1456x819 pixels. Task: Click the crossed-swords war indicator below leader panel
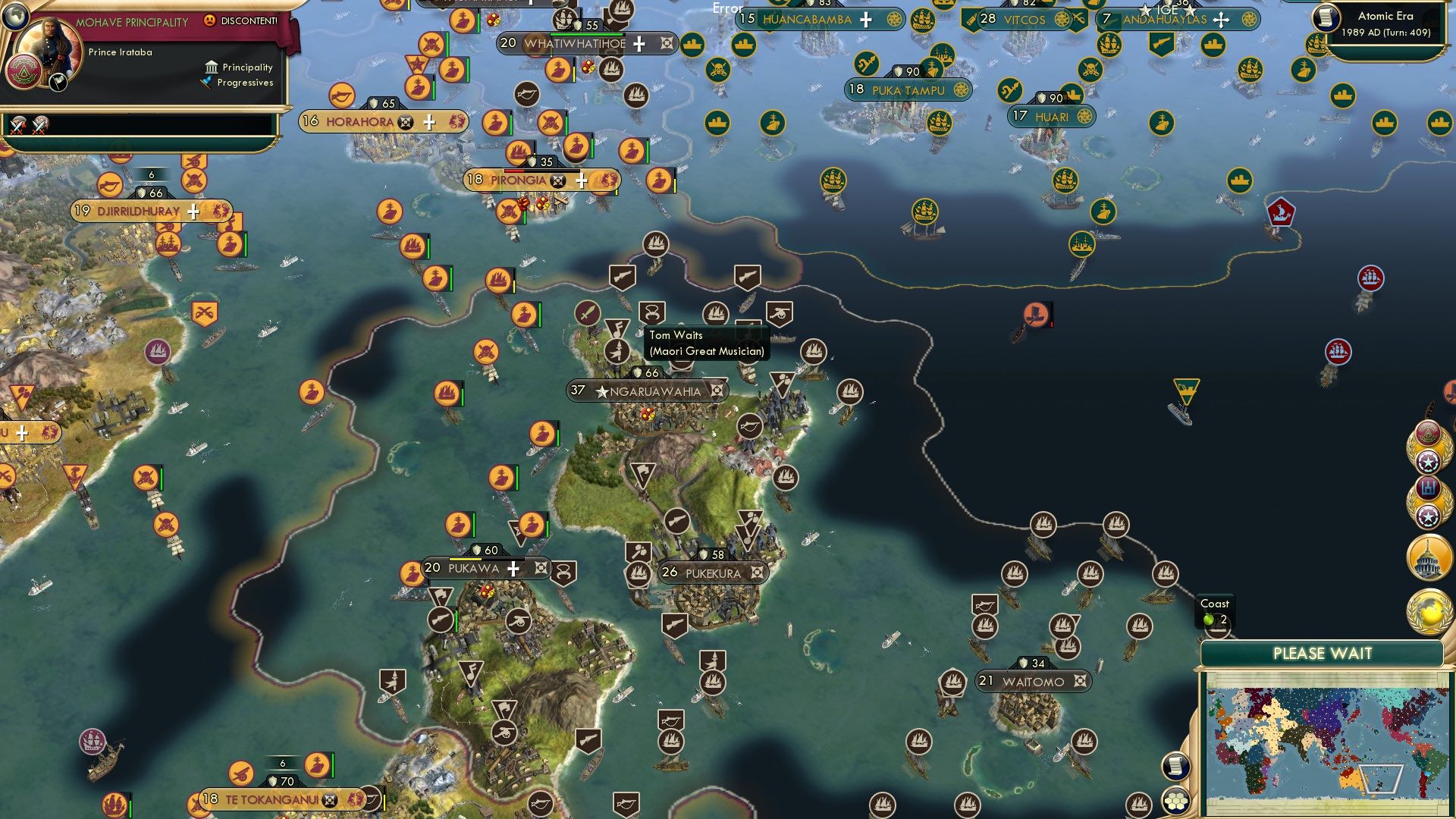click(17, 126)
